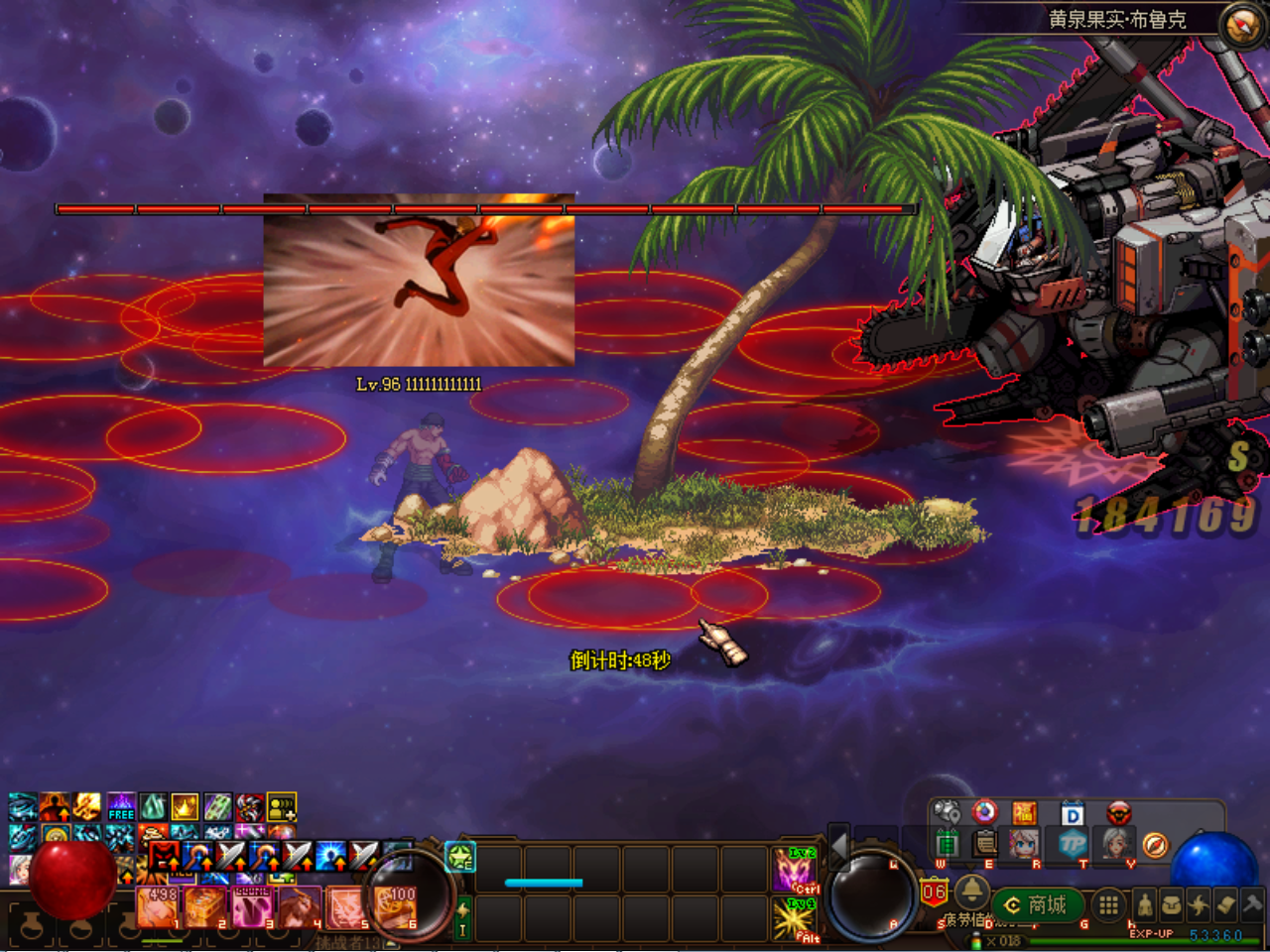Open the clipboard list icon
This screenshot has width=1270, height=952.
click(985, 845)
